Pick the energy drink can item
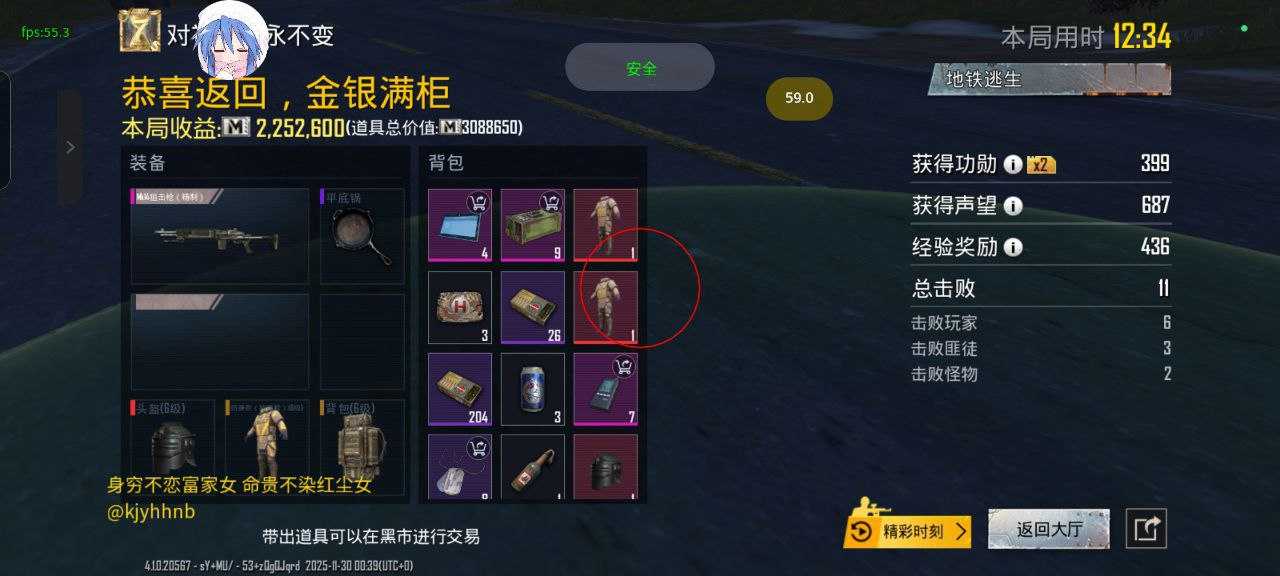Image resolution: width=1280 pixels, height=576 pixels. pos(533,389)
